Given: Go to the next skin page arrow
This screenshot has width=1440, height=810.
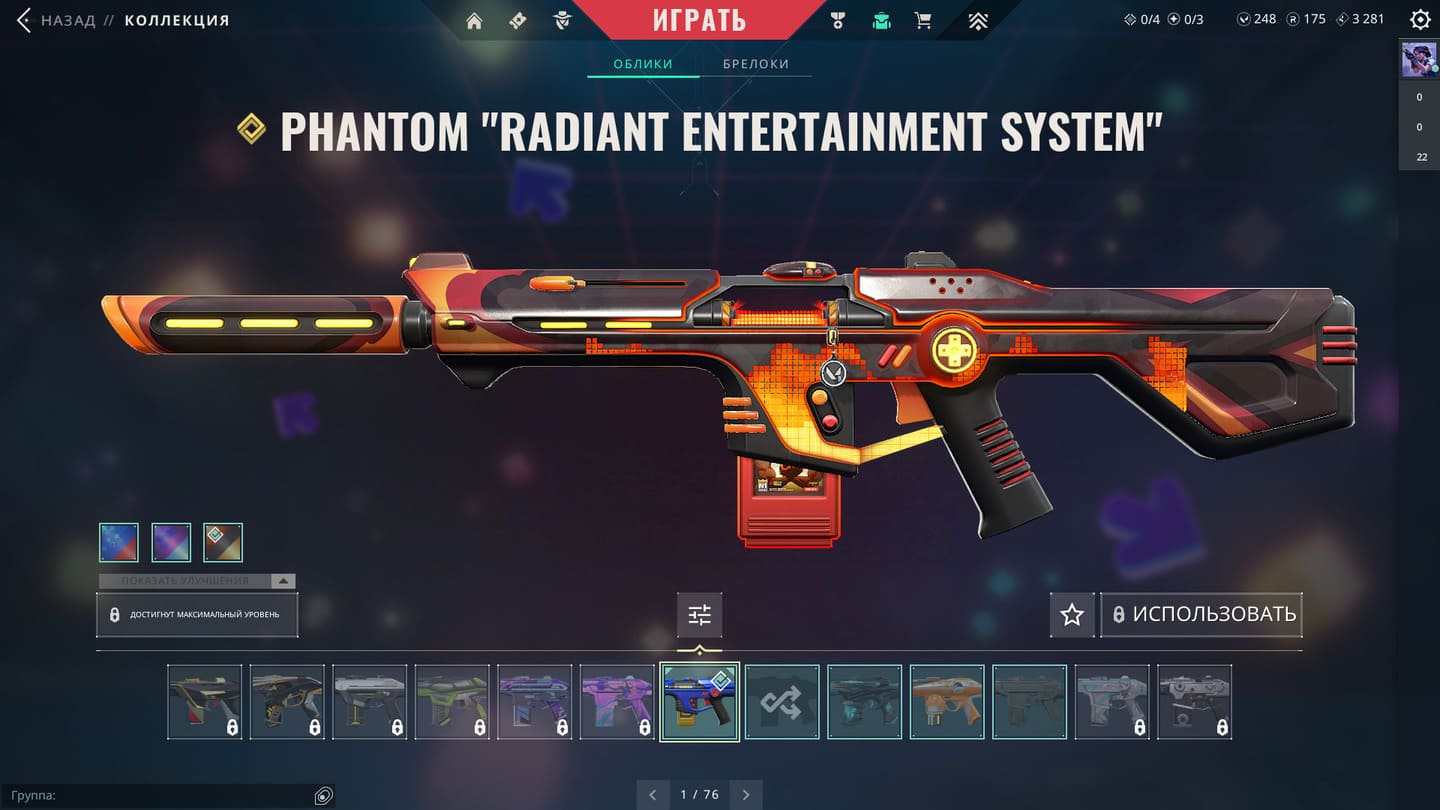Looking at the screenshot, I should pyautogui.click(x=746, y=795).
